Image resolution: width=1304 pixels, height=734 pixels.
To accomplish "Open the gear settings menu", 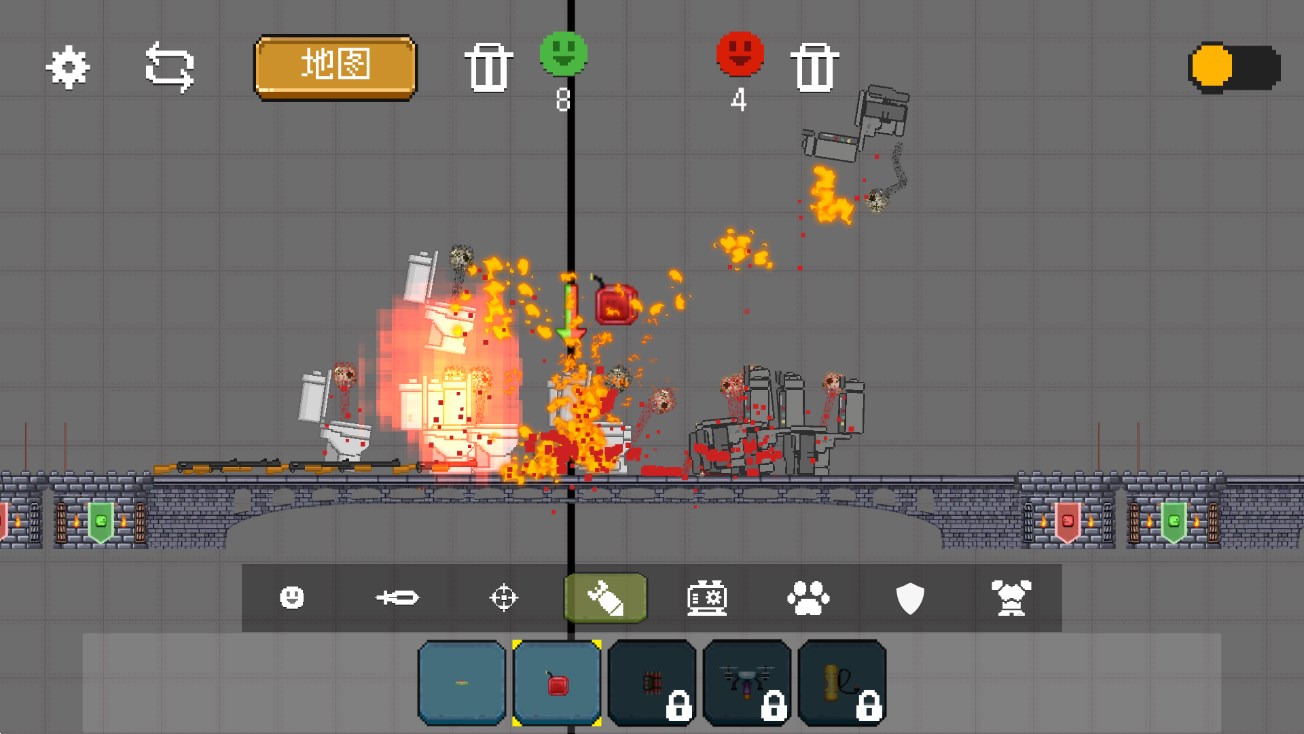I will [x=68, y=67].
